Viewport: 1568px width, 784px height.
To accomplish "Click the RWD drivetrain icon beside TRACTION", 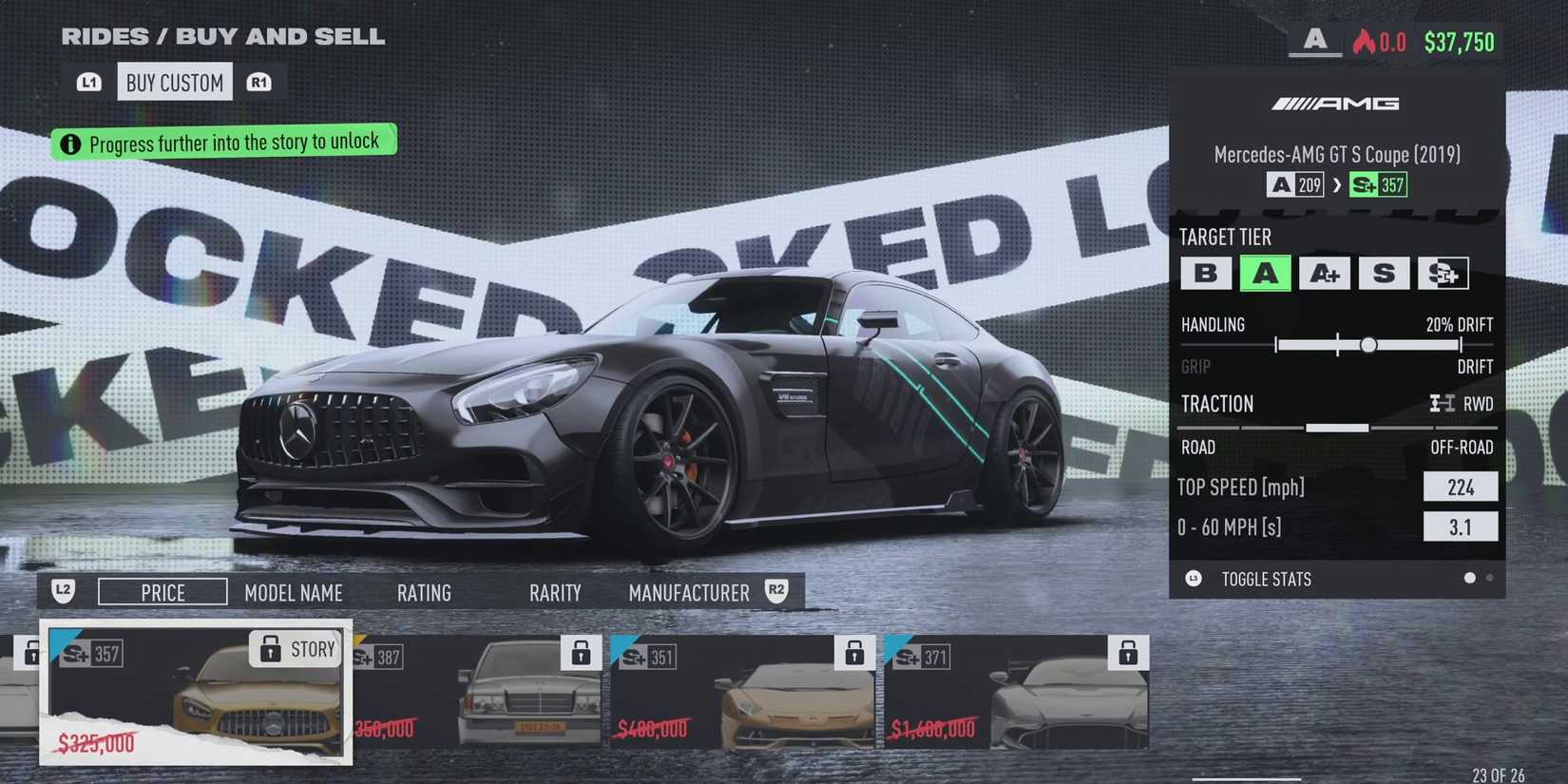I will (x=1443, y=403).
